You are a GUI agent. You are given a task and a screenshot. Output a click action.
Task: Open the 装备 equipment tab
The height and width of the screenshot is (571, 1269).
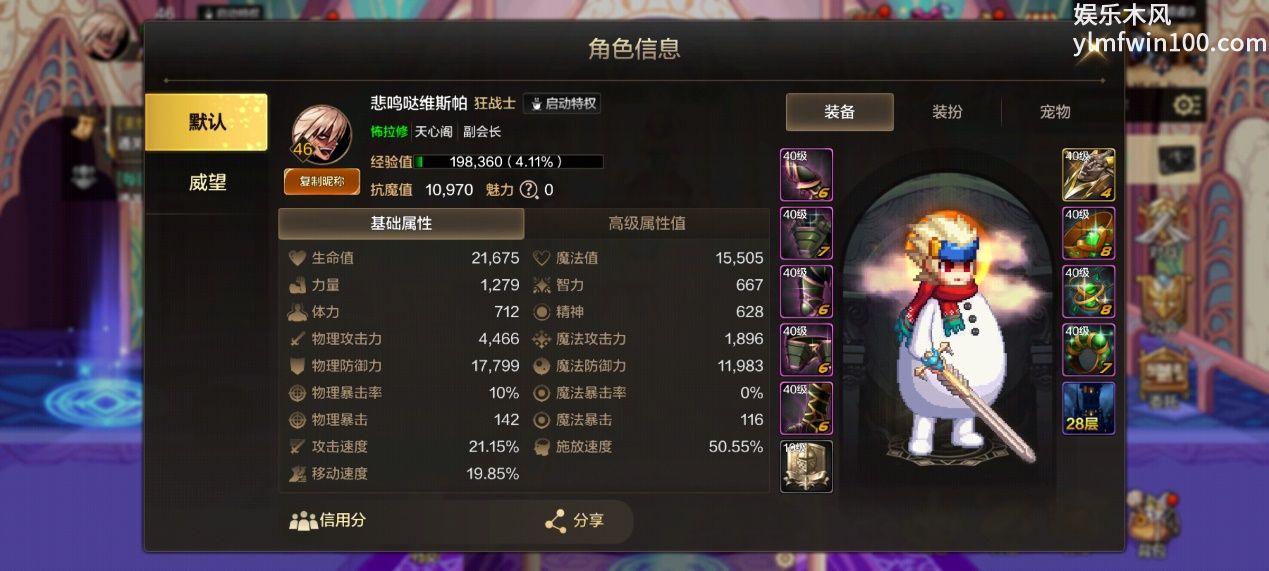click(x=839, y=112)
